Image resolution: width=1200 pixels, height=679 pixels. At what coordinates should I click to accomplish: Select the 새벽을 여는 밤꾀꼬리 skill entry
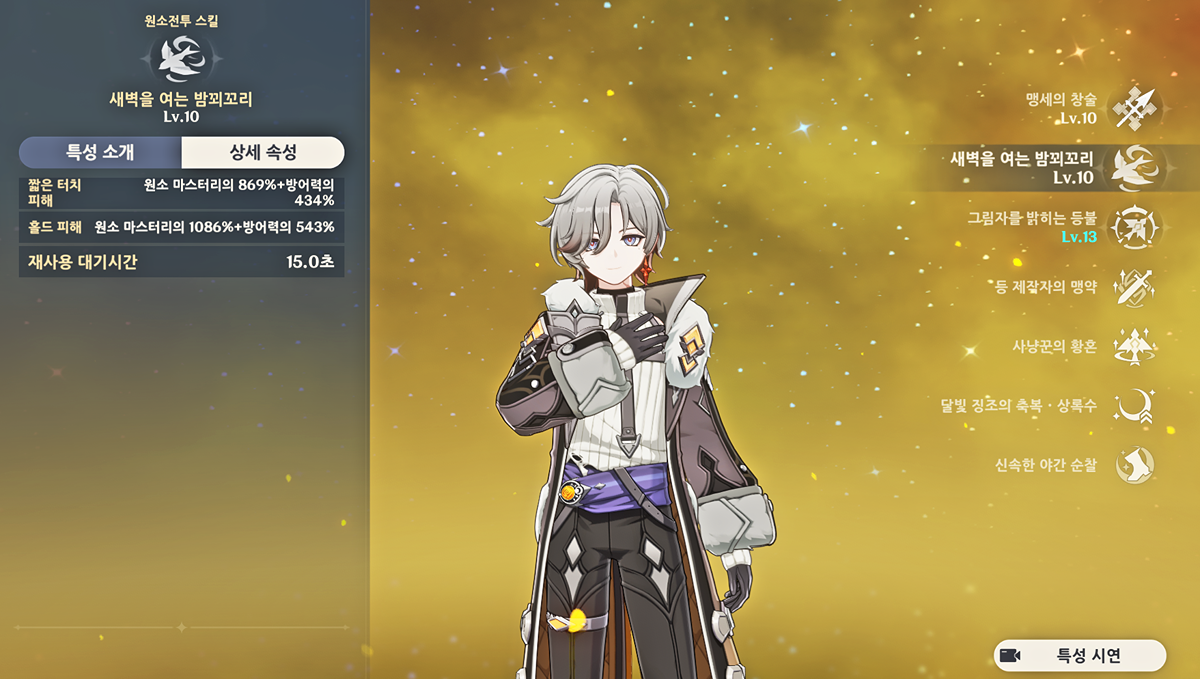pyautogui.click(x=1134, y=168)
